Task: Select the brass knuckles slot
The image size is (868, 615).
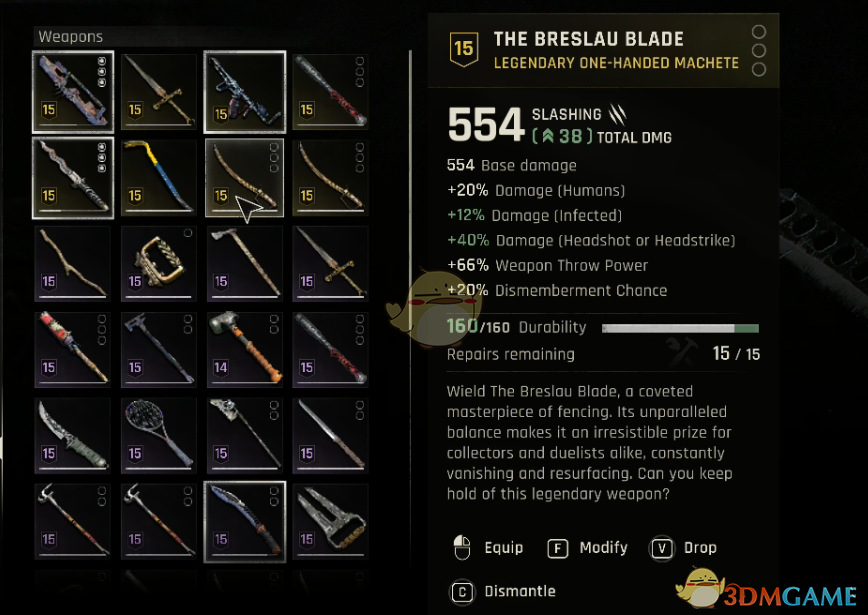Action: point(158,263)
